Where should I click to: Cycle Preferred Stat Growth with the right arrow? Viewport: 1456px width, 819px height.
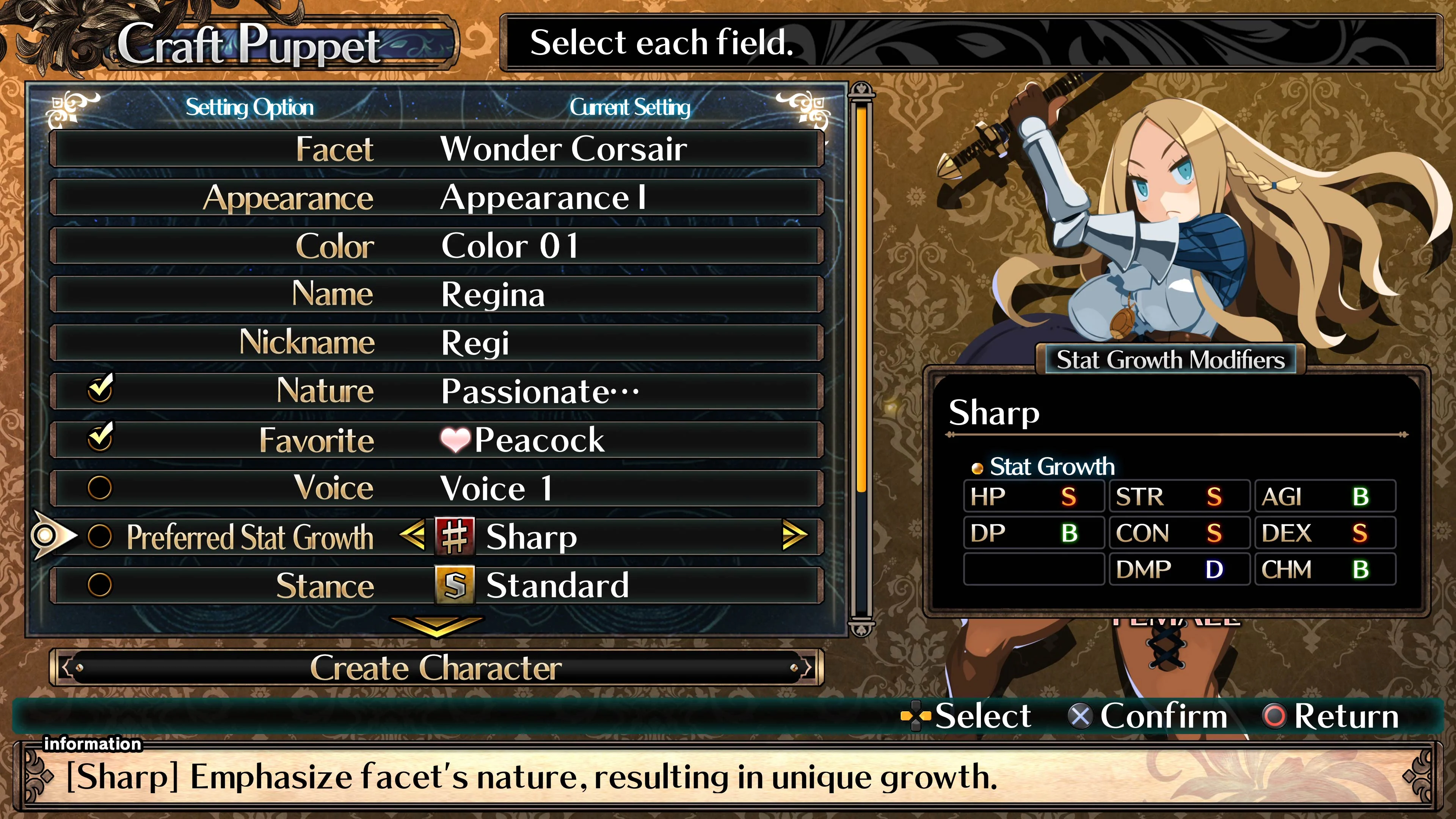pyautogui.click(x=794, y=535)
